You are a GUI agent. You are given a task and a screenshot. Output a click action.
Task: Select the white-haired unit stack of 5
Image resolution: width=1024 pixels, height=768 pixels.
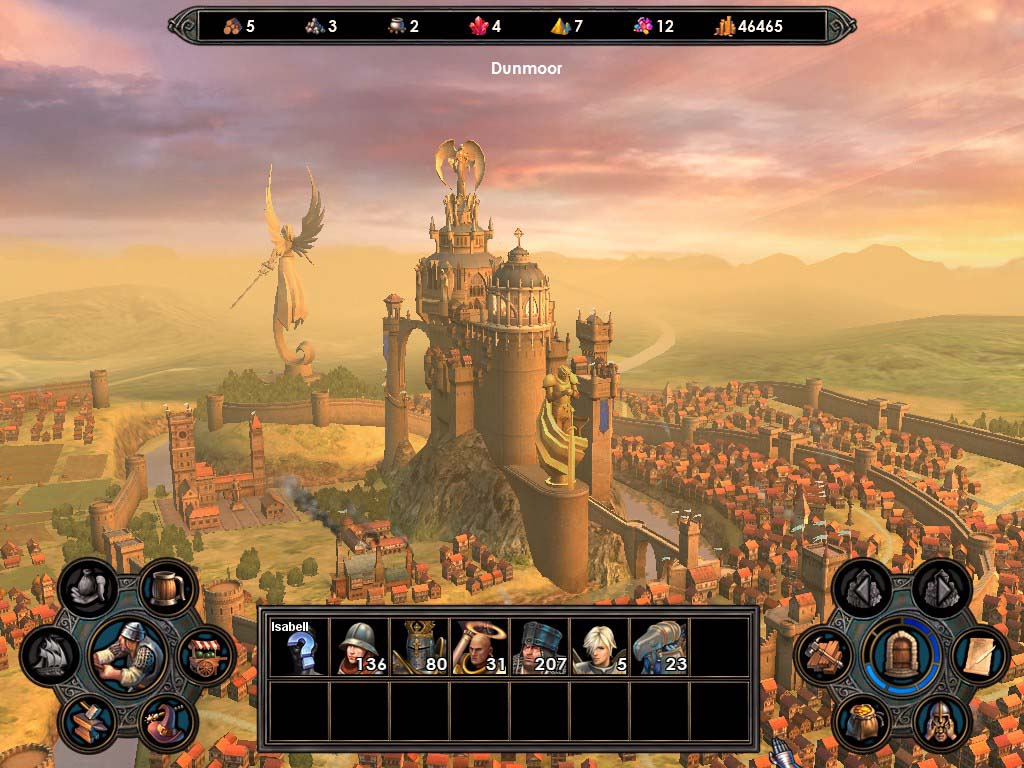click(x=599, y=647)
